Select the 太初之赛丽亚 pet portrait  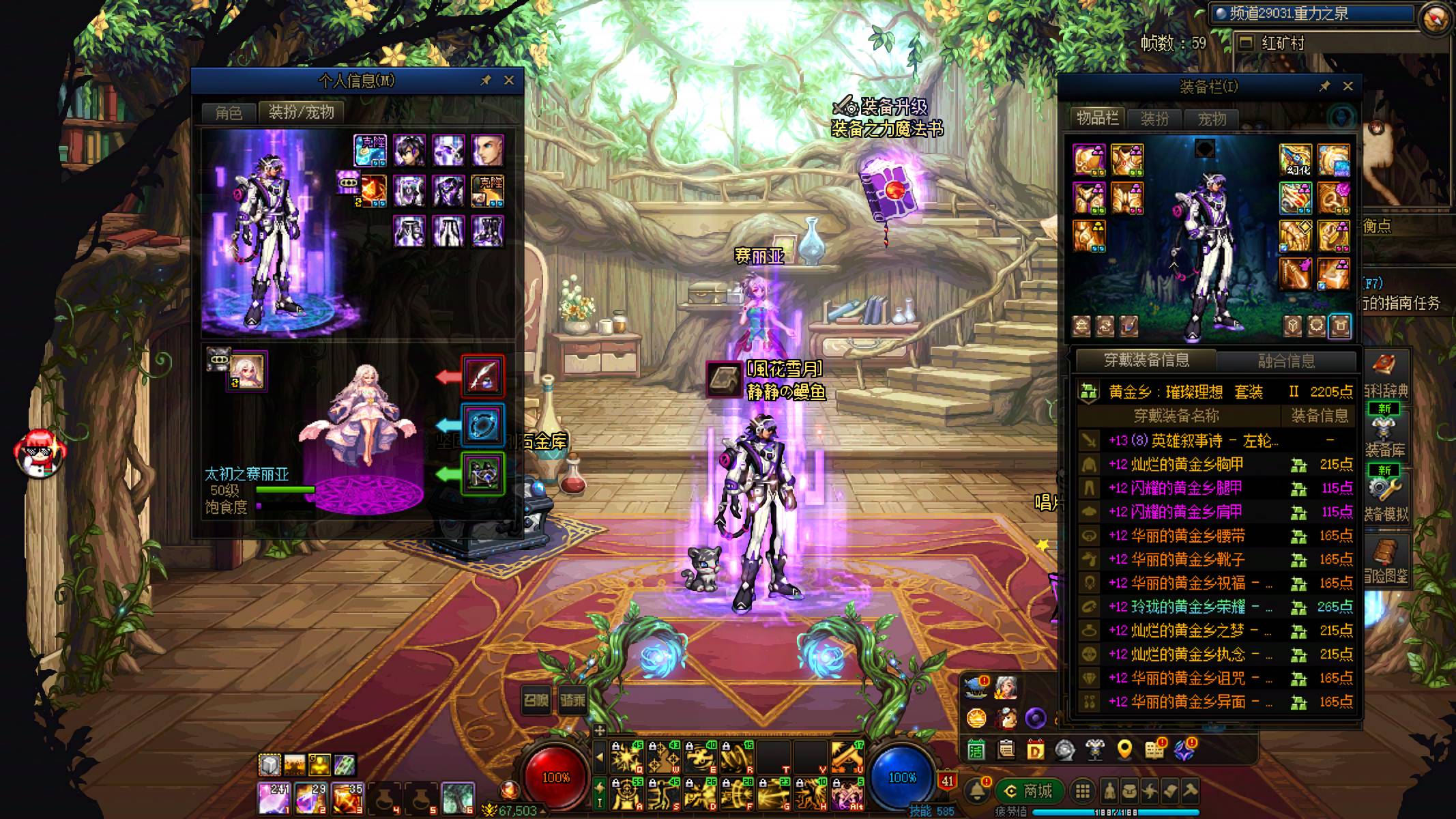(x=247, y=373)
